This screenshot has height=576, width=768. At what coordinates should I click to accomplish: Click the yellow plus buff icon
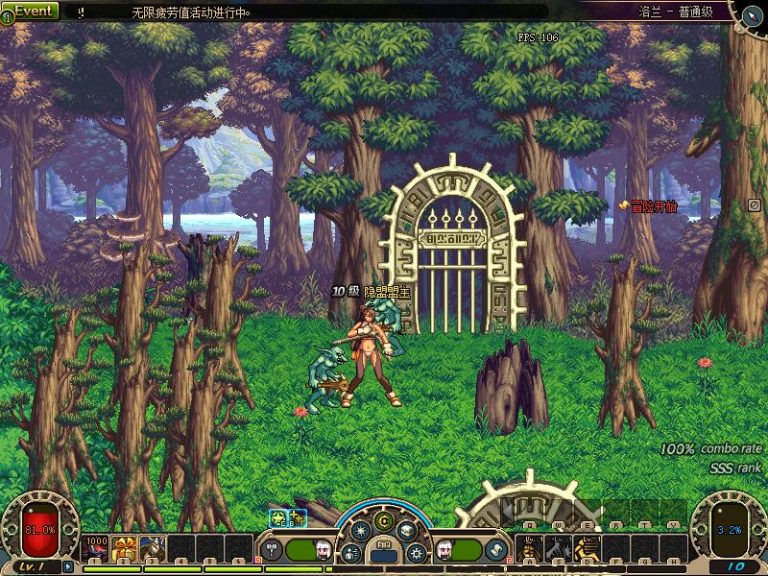(297, 517)
